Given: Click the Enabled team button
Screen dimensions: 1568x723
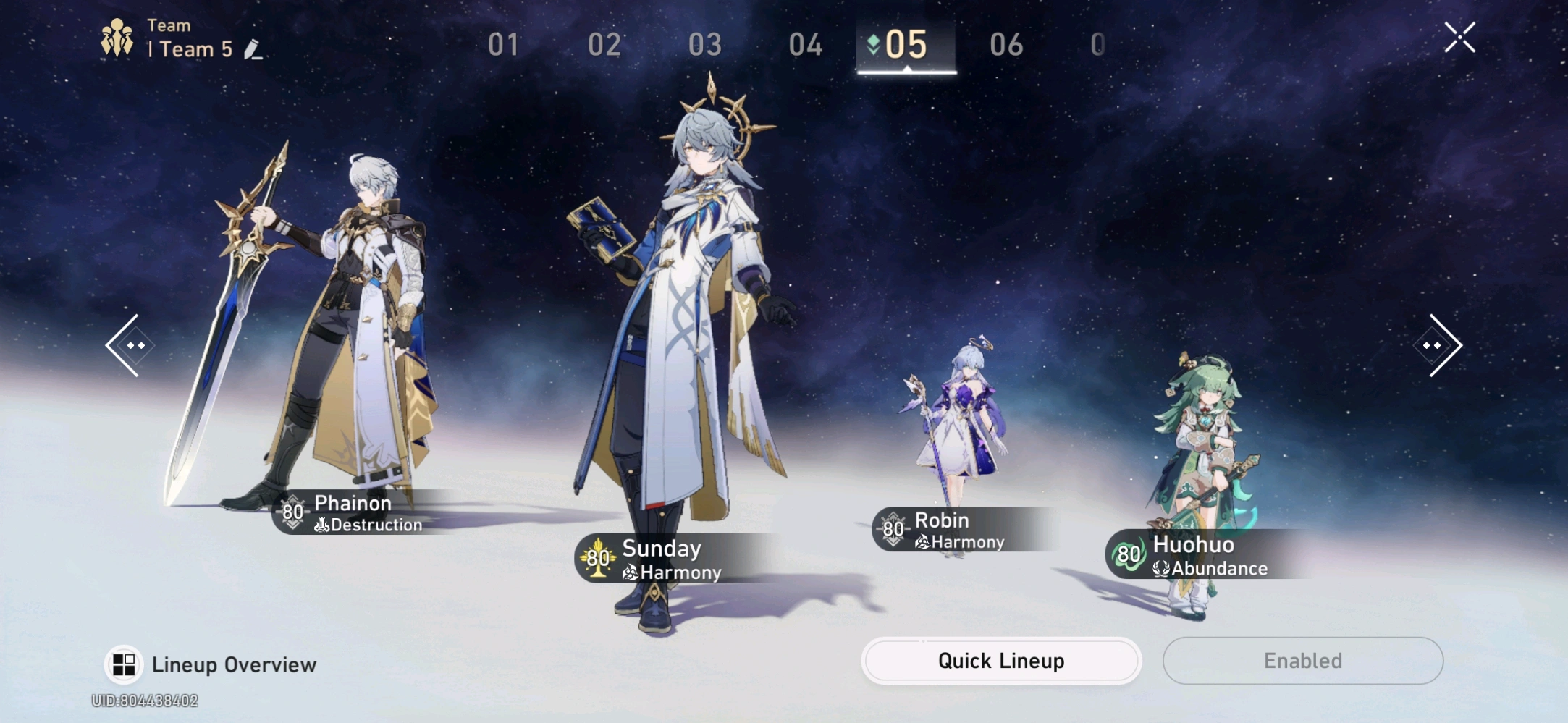Looking at the screenshot, I should pos(1302,661).
